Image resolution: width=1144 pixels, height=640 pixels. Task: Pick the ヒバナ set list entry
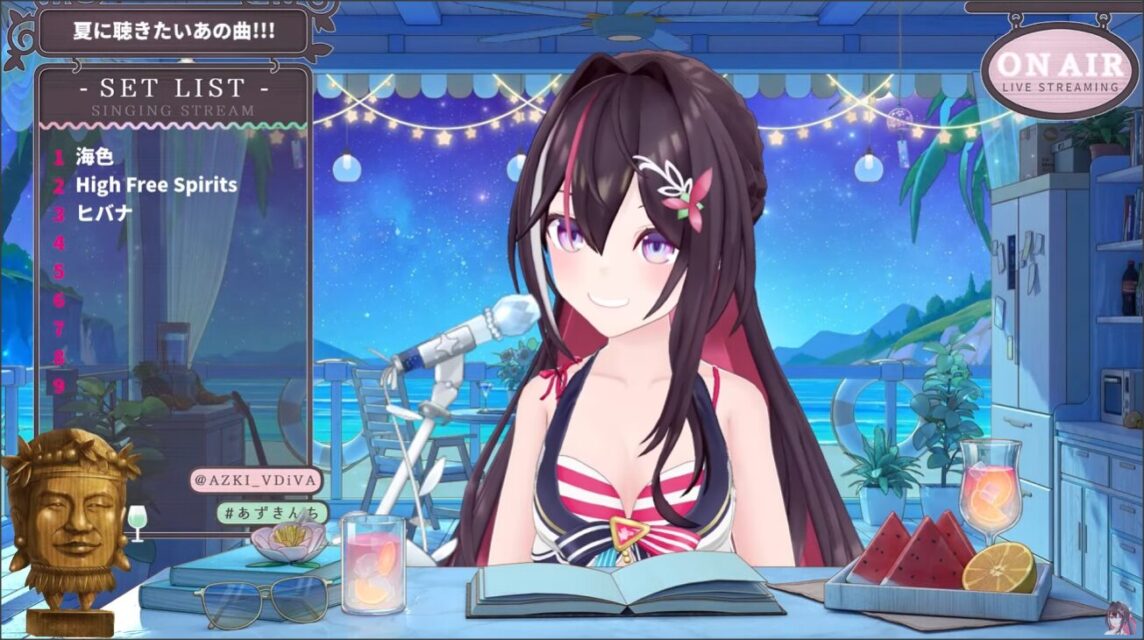coord(104,213)
